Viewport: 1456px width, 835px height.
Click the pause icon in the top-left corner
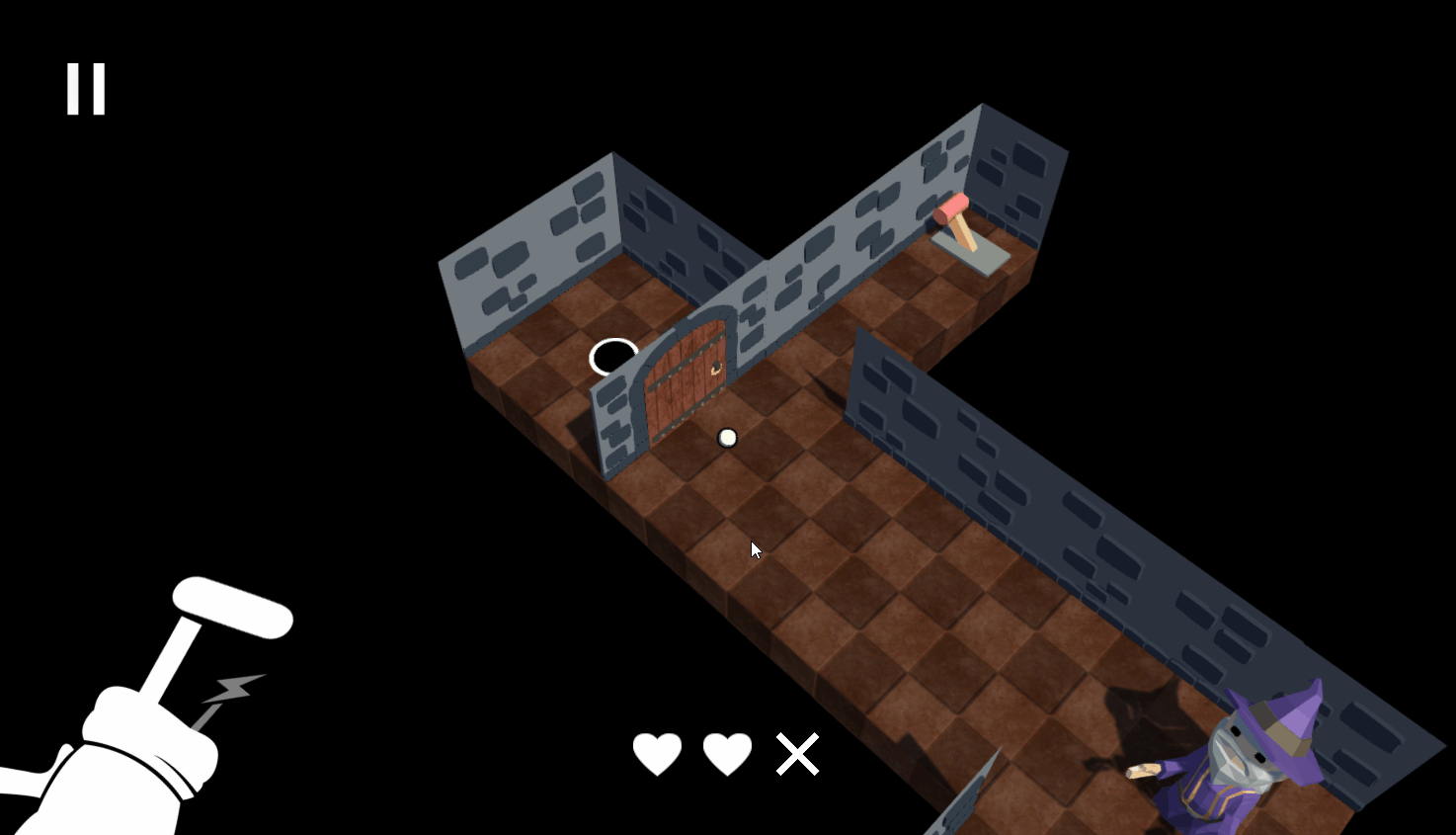coord(85,87)
